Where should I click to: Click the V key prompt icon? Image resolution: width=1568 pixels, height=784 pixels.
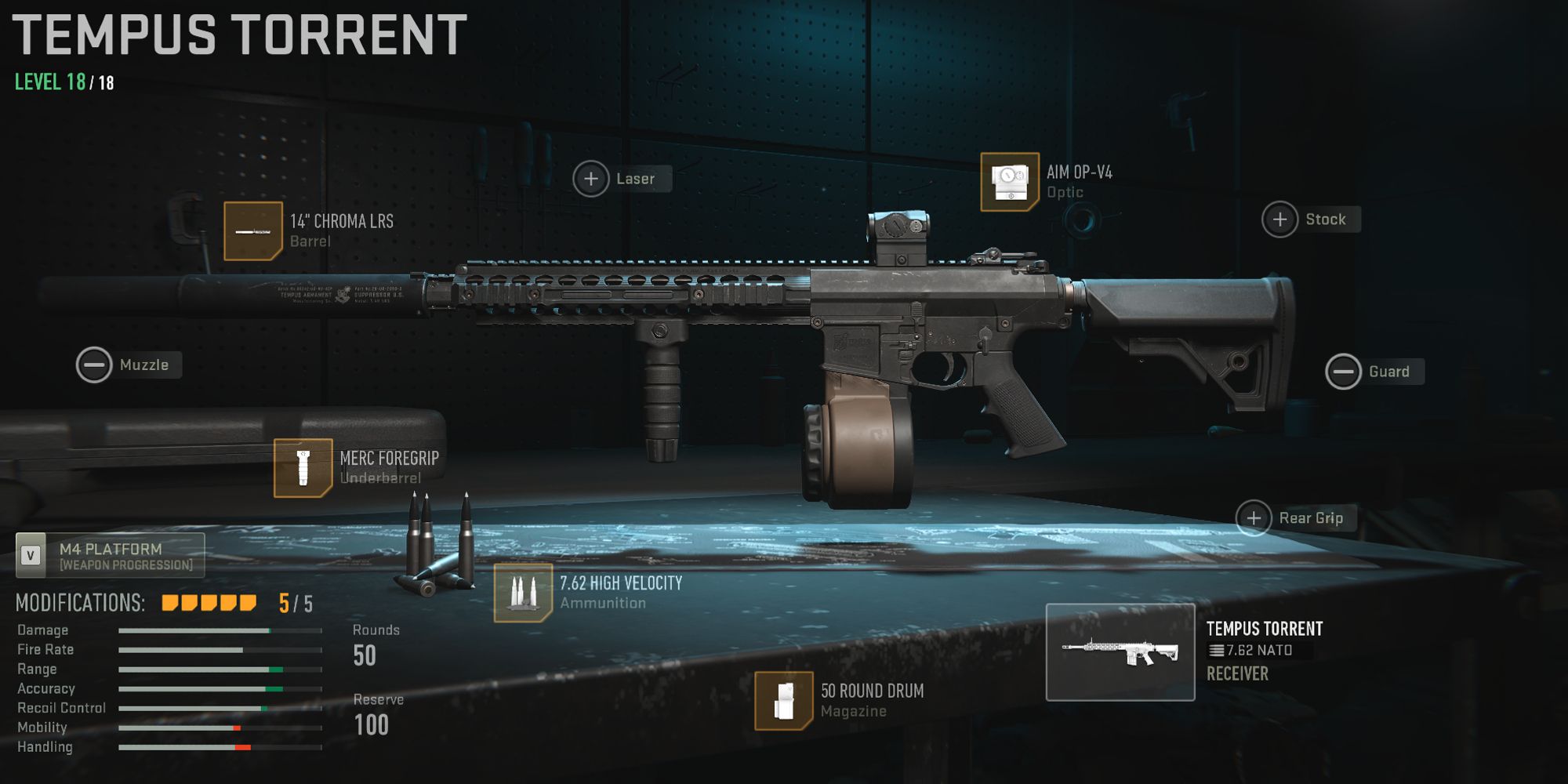click(31, 555)
